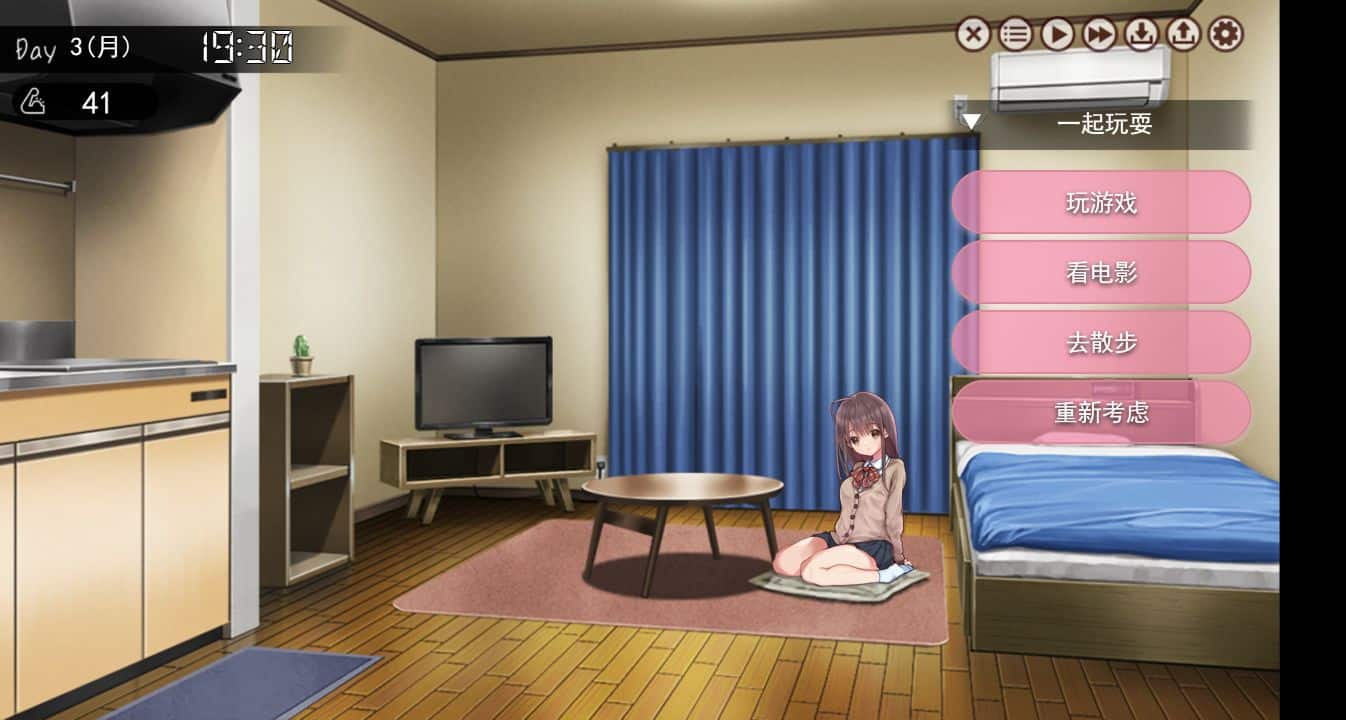
Task: Open the list (log) icon in the toolbar
Action: click(1015, 35)
